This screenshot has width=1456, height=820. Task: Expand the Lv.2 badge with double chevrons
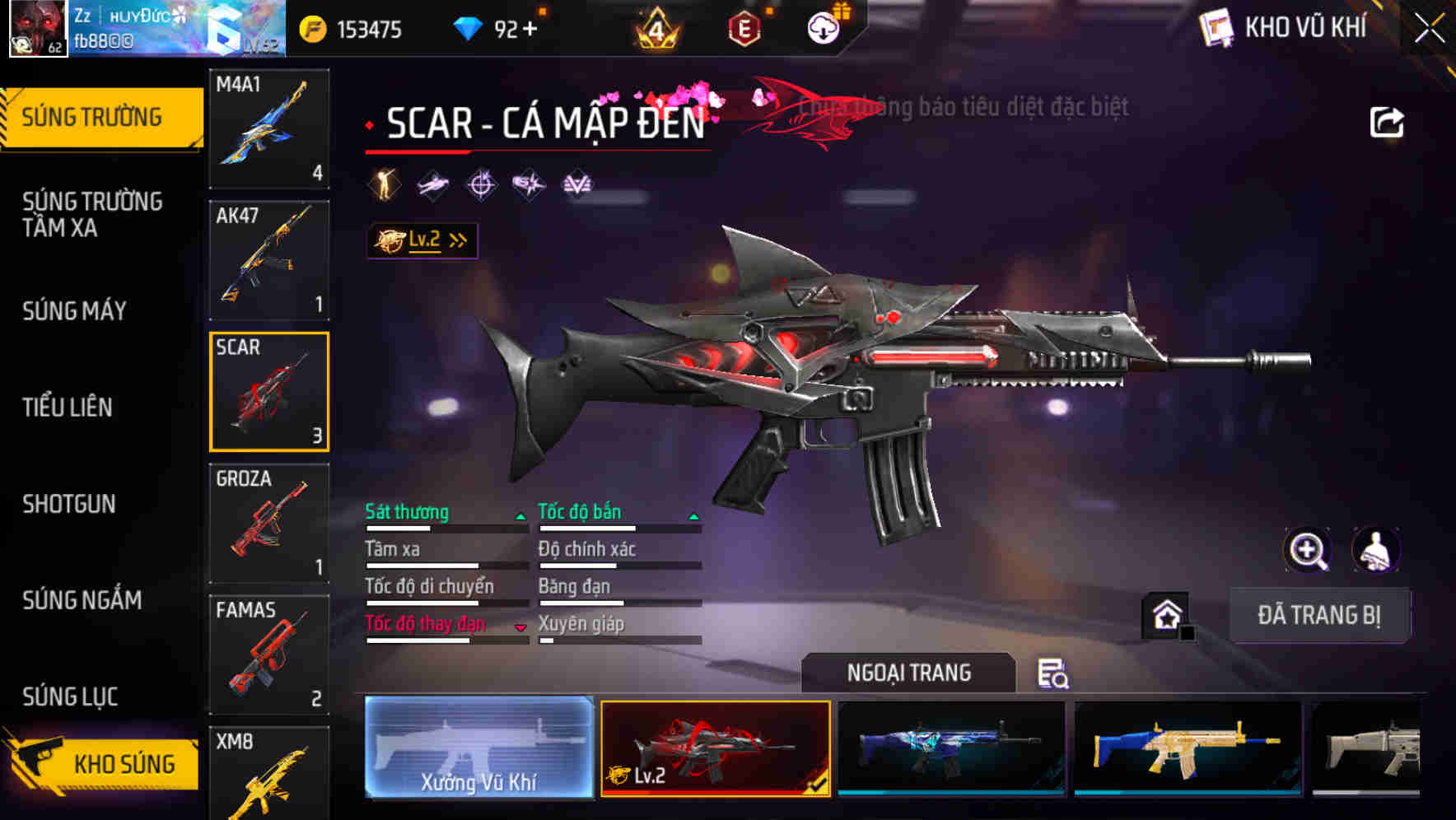pyautogui.click(x=422, y=240)
